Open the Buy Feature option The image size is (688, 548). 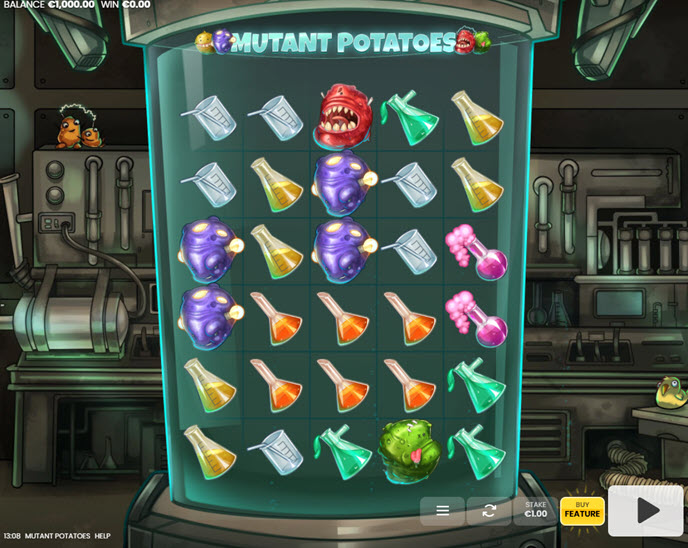pyautogui.click(x=582, y=510)
